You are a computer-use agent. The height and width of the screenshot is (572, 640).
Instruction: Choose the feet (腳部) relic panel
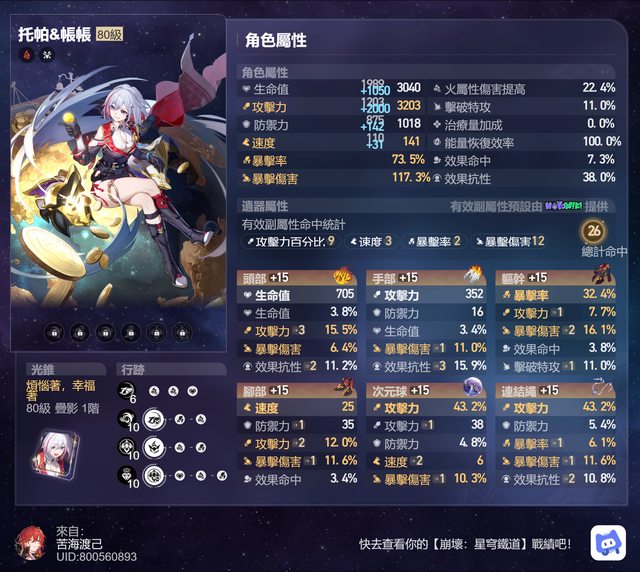point(297,436)
